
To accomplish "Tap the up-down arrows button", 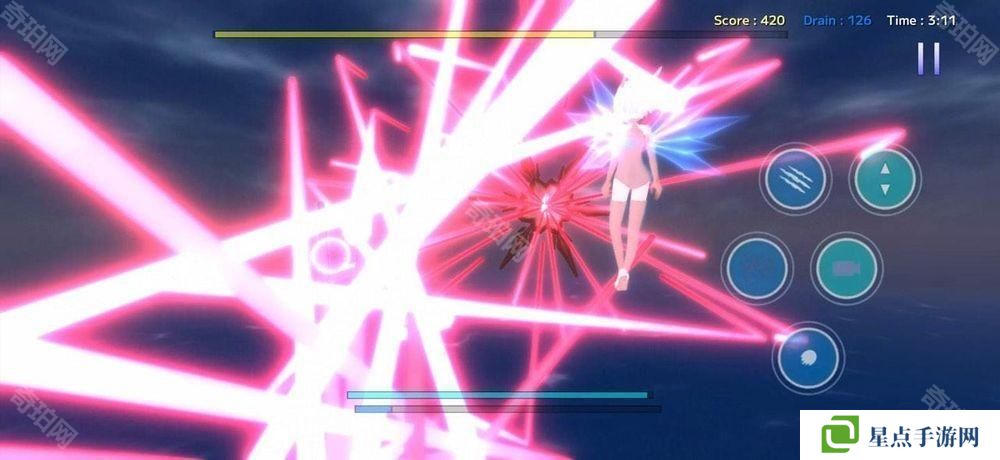I will [884, 180].
